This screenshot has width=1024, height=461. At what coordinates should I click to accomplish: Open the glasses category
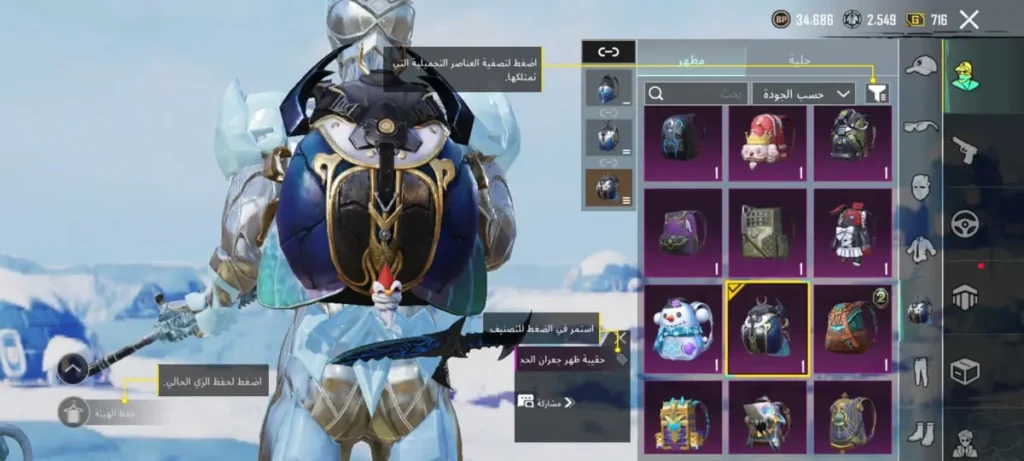(920, 126)
